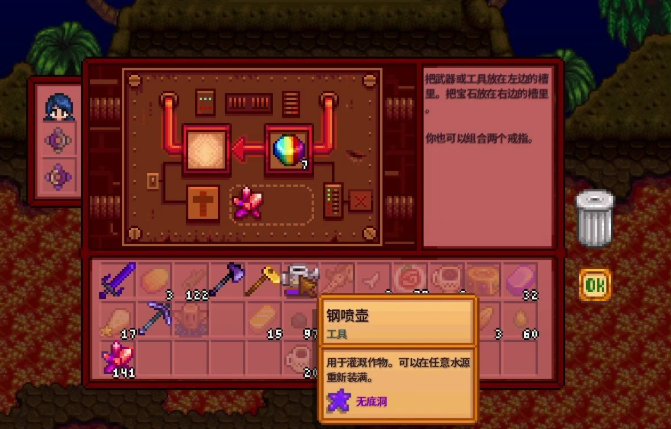This screenshot has width=671, height=429.
Task: Select the bread item stack of 15
Action: click(x=264, y=319)
